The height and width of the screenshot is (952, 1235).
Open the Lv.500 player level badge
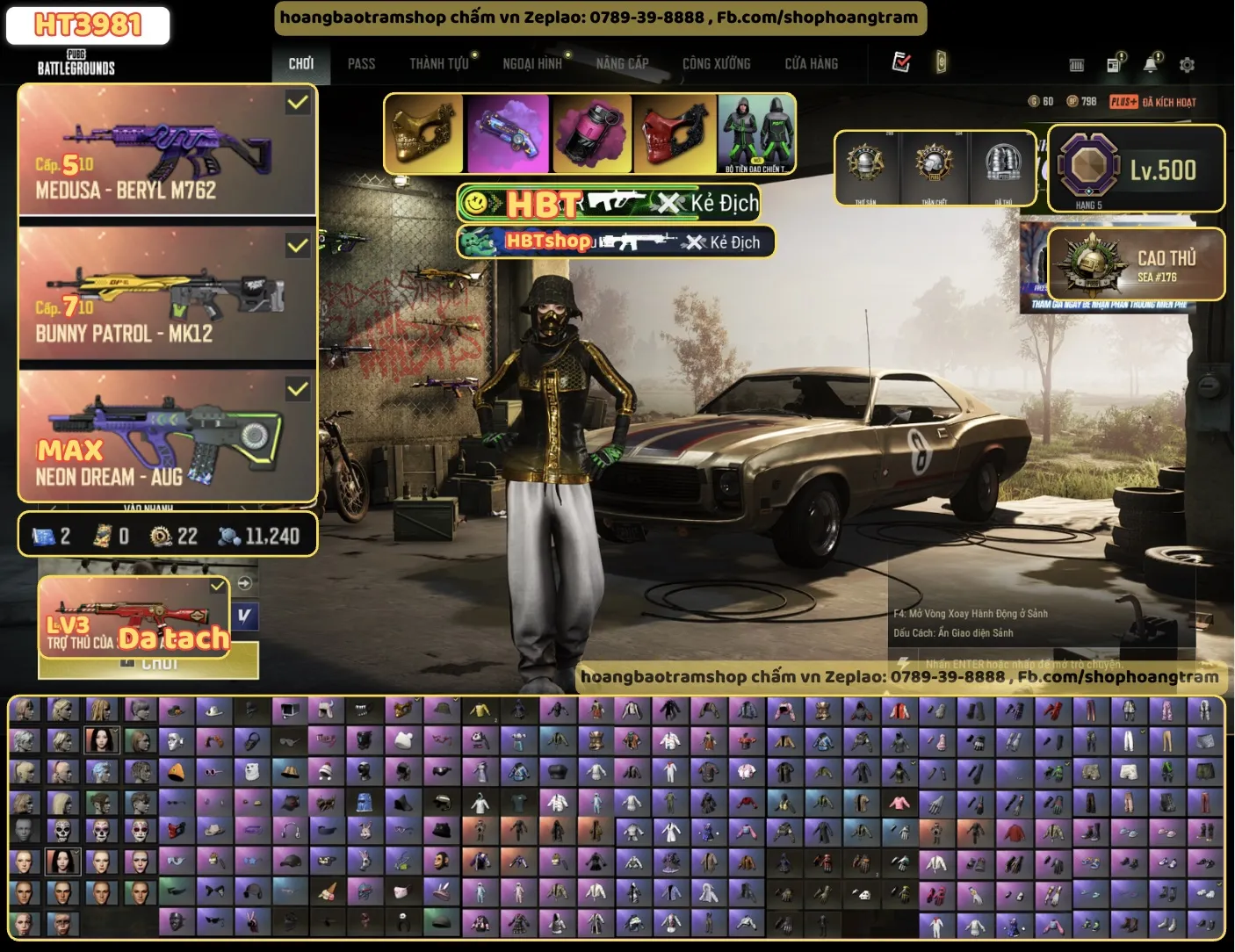coord(1136,169)
